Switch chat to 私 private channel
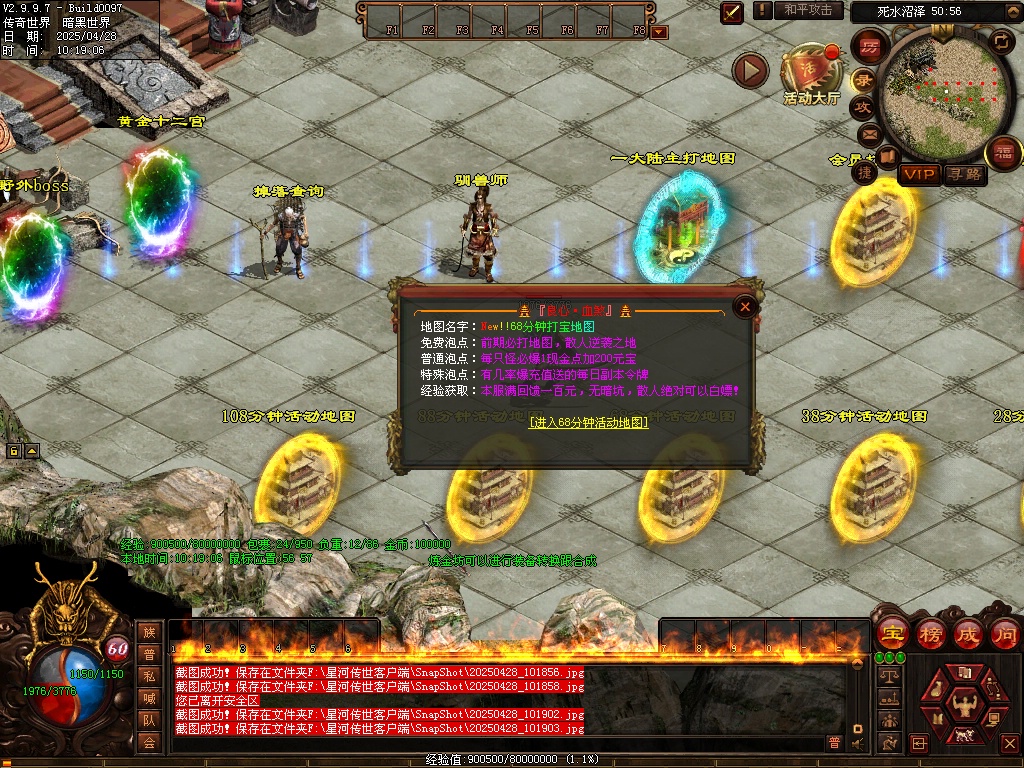Image resolution: width=1024 pixels, height=768 pixels. 149,675
